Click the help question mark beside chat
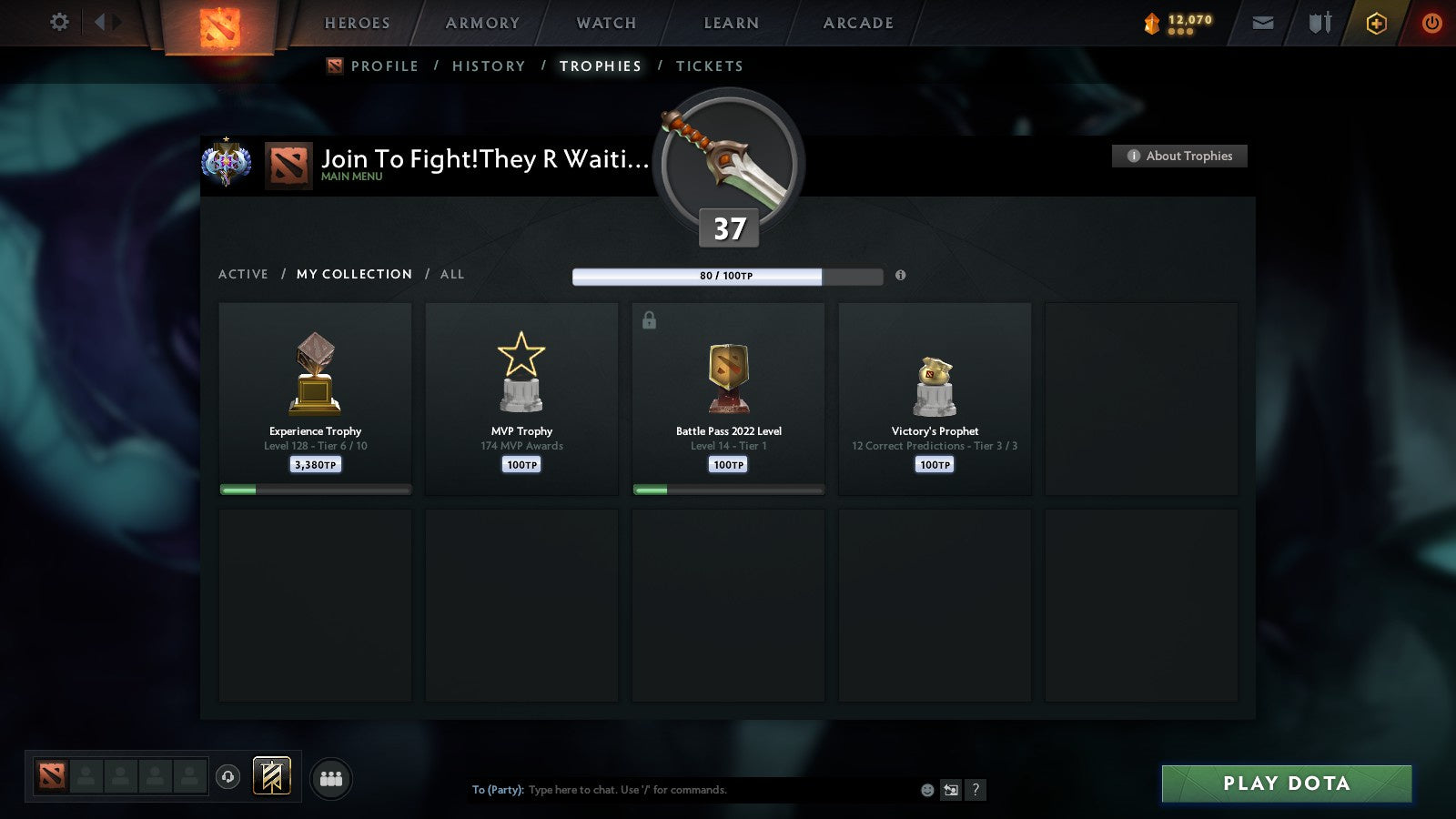 point(975,790)
